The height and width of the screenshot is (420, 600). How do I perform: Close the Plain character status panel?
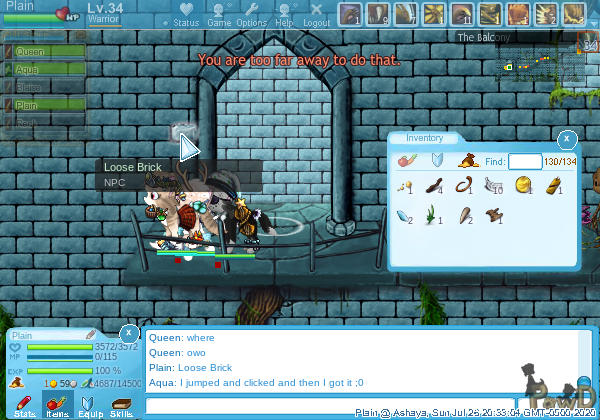[129, 332]
